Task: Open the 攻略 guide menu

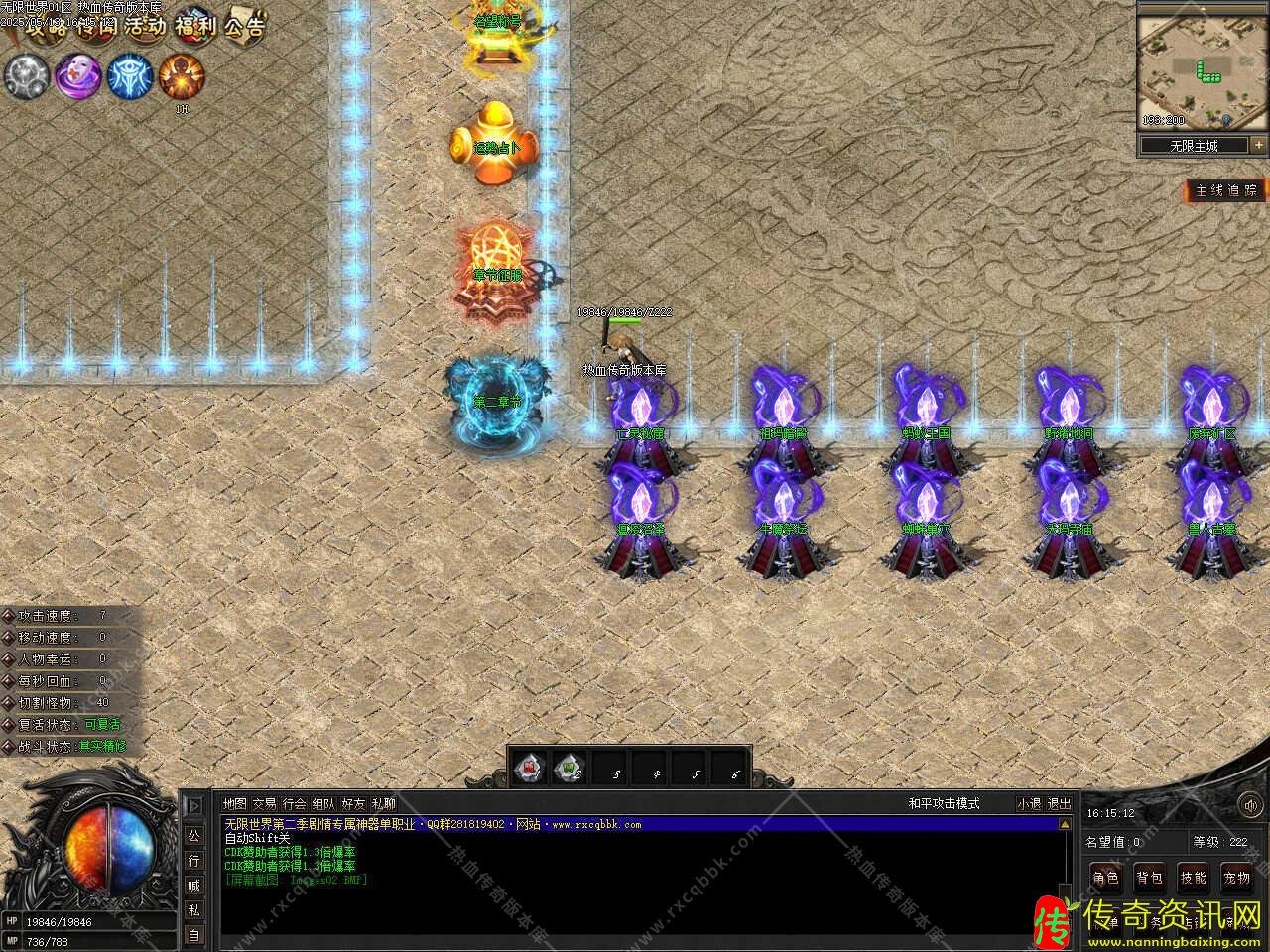Action: [x=46, y=25]
